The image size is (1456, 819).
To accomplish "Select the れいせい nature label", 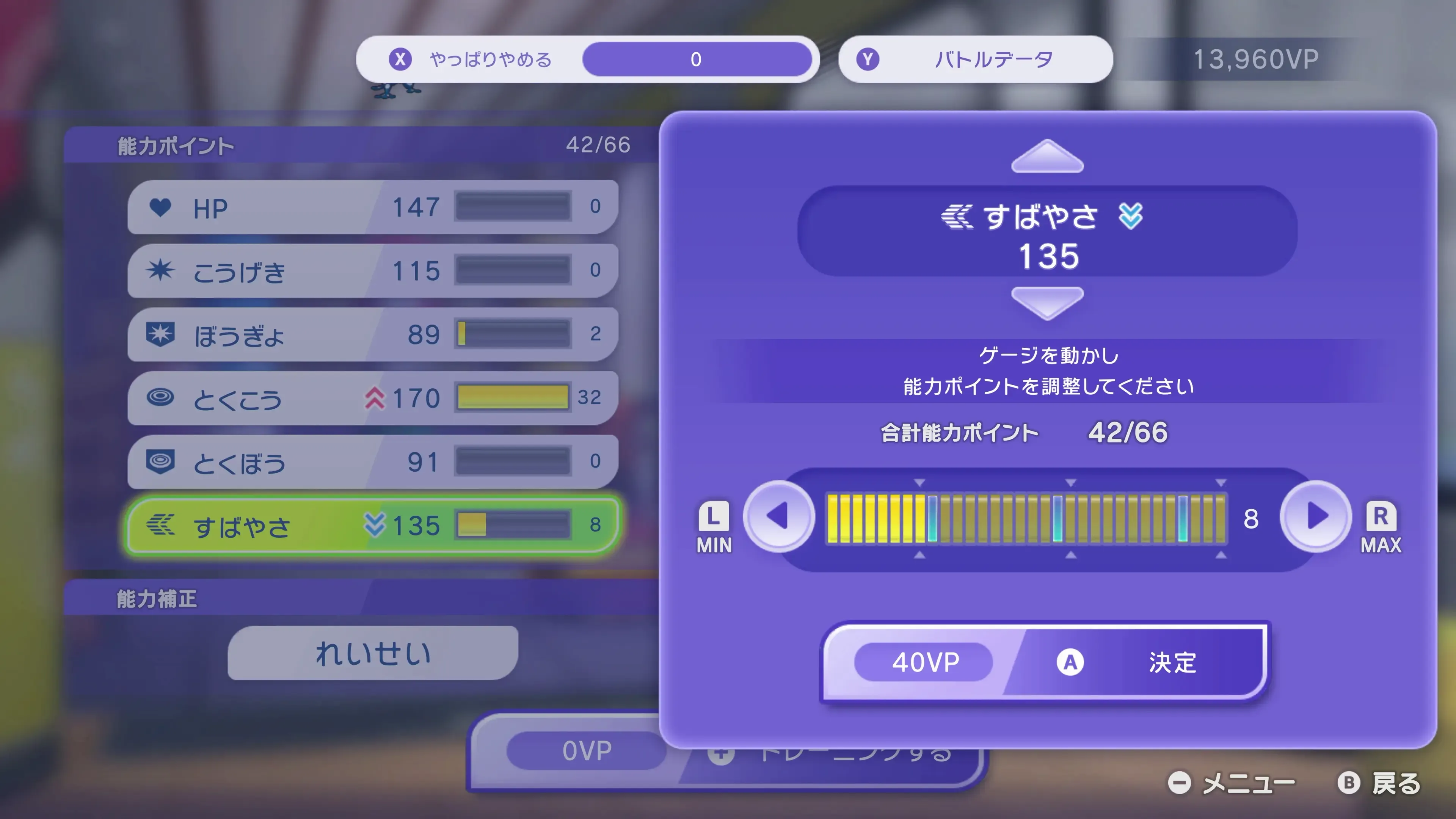I will [373, 654].
